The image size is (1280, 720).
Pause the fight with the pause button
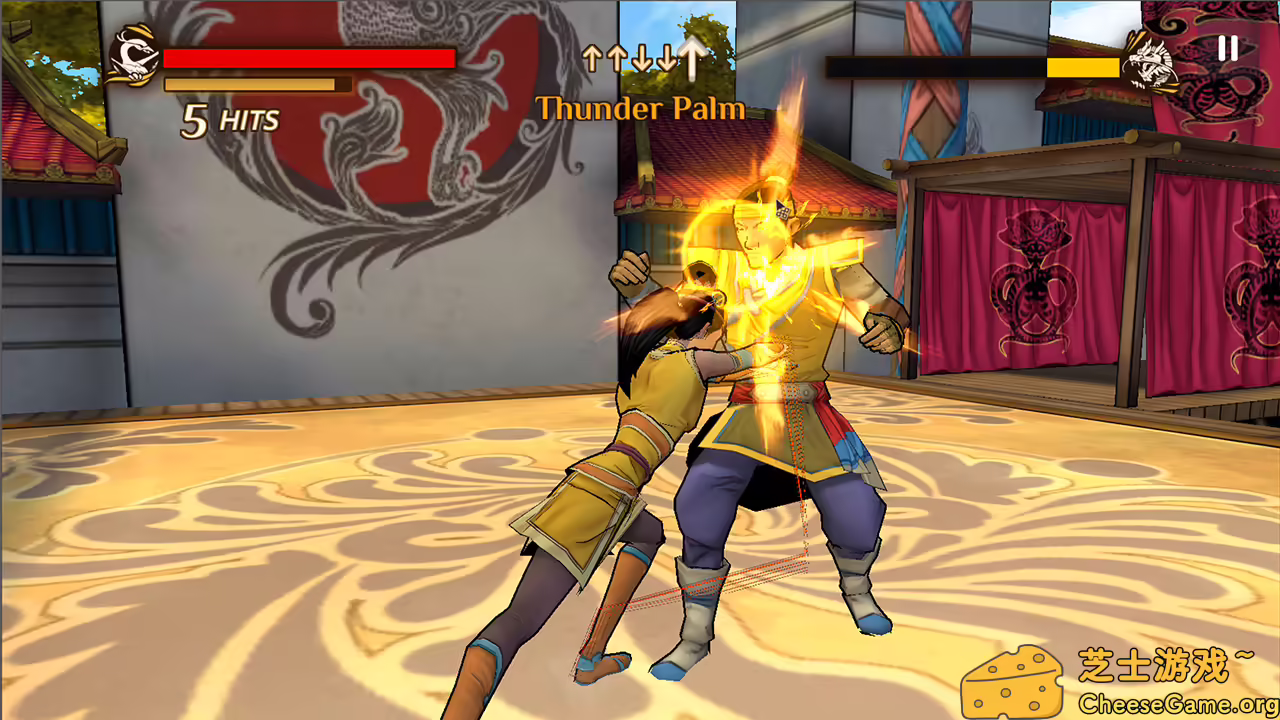1227,48
